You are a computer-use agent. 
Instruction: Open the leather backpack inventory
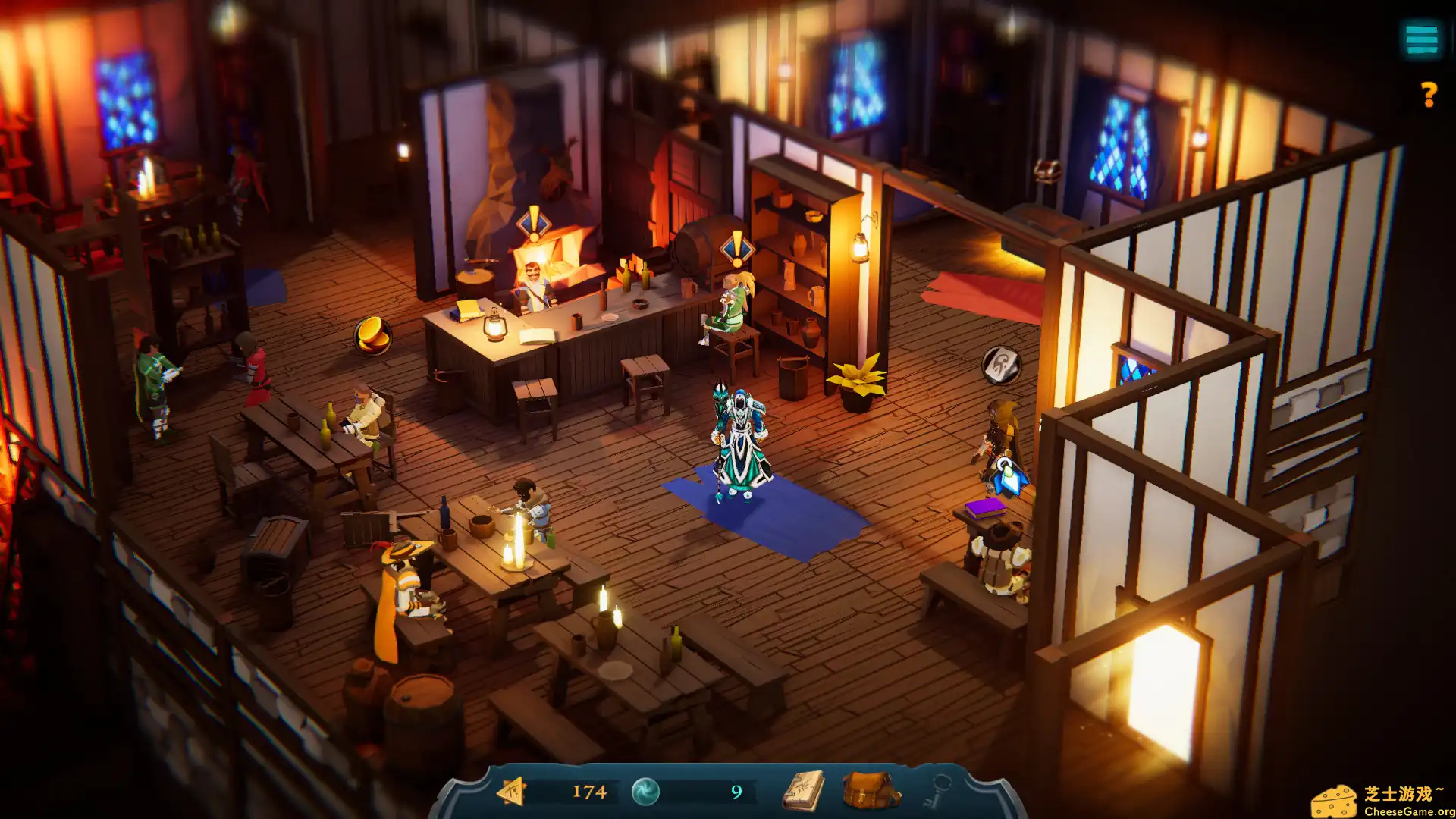click(x=871, y=791)
